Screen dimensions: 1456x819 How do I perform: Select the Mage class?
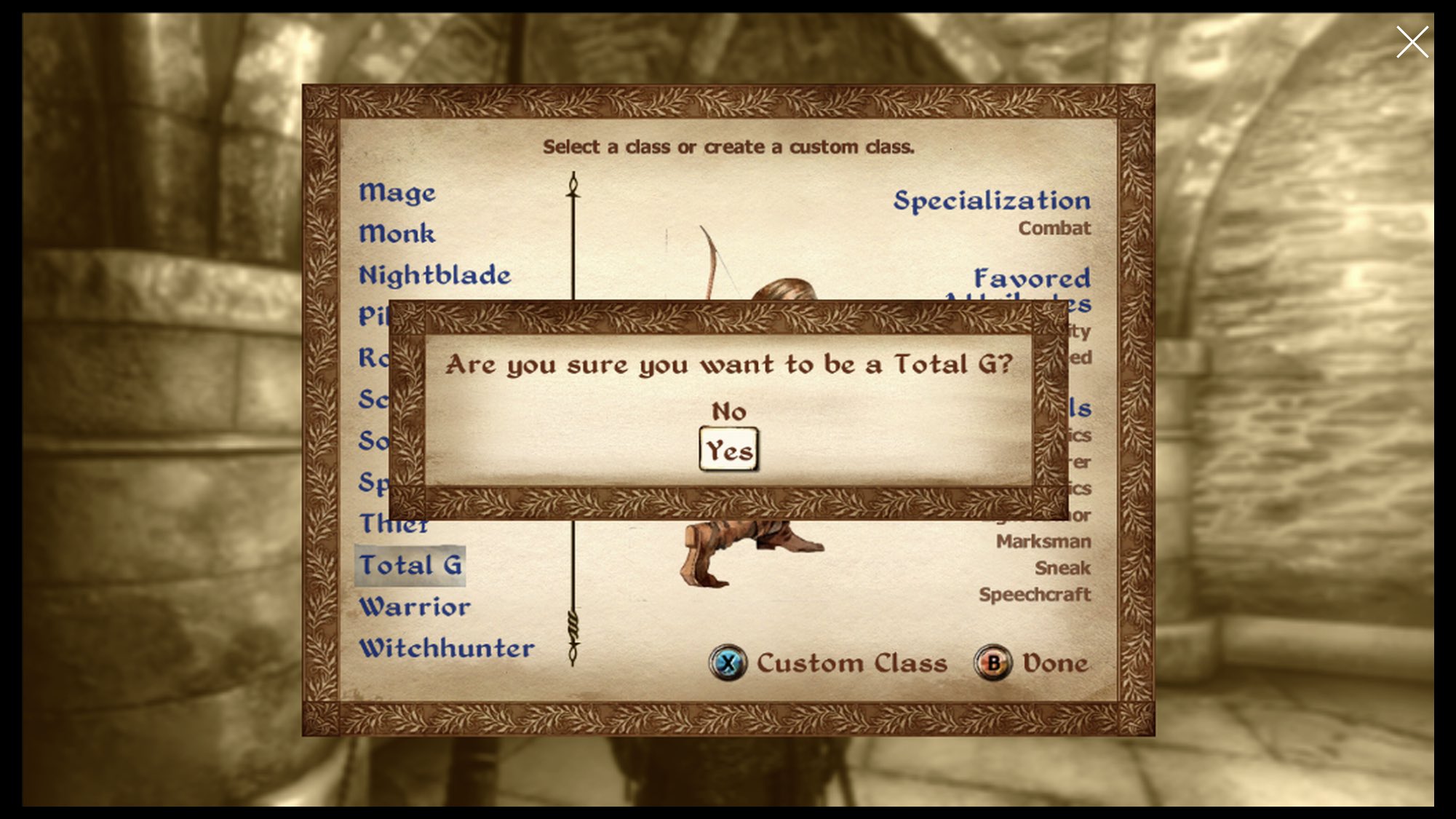tap(397, 193)
